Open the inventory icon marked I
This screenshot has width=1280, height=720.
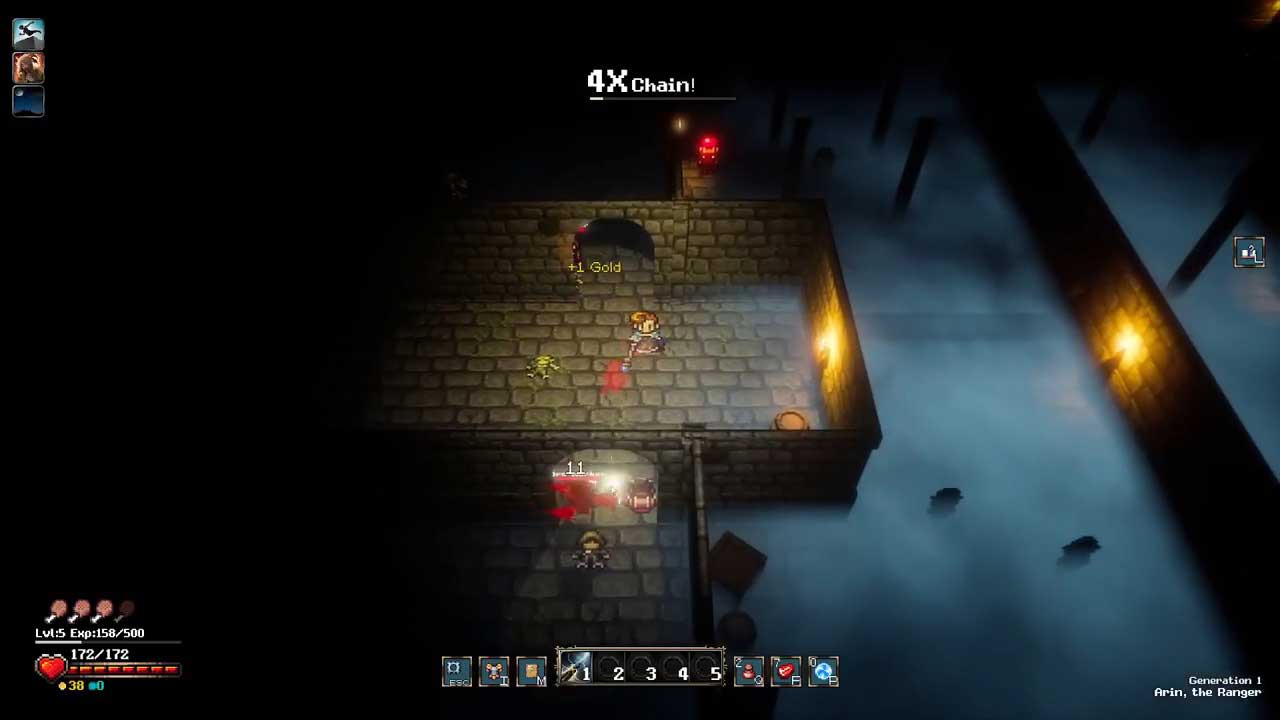[493, 671]
